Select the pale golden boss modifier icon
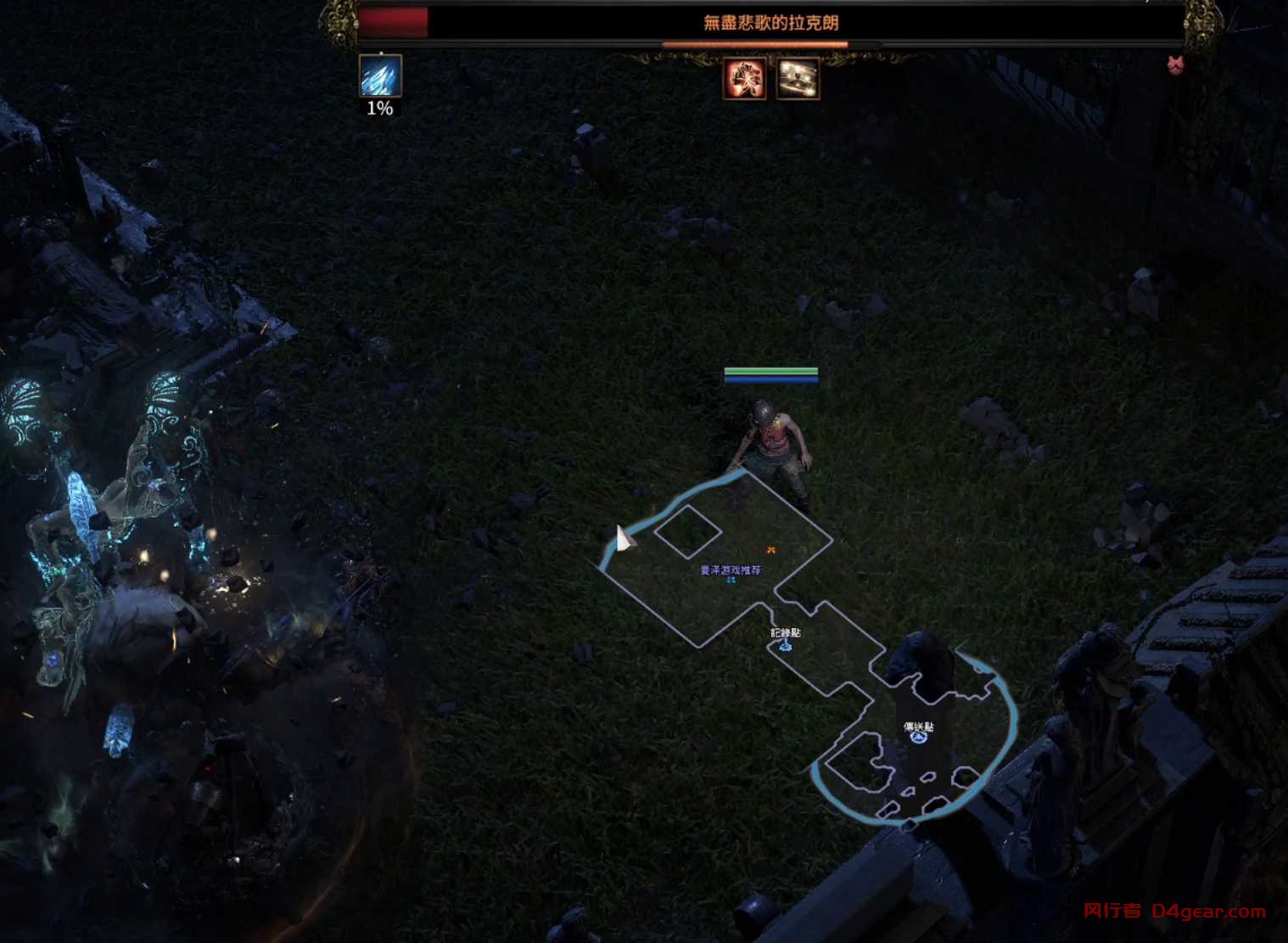This screenshot has height=943, width=1288. click(x=798, y=79)
